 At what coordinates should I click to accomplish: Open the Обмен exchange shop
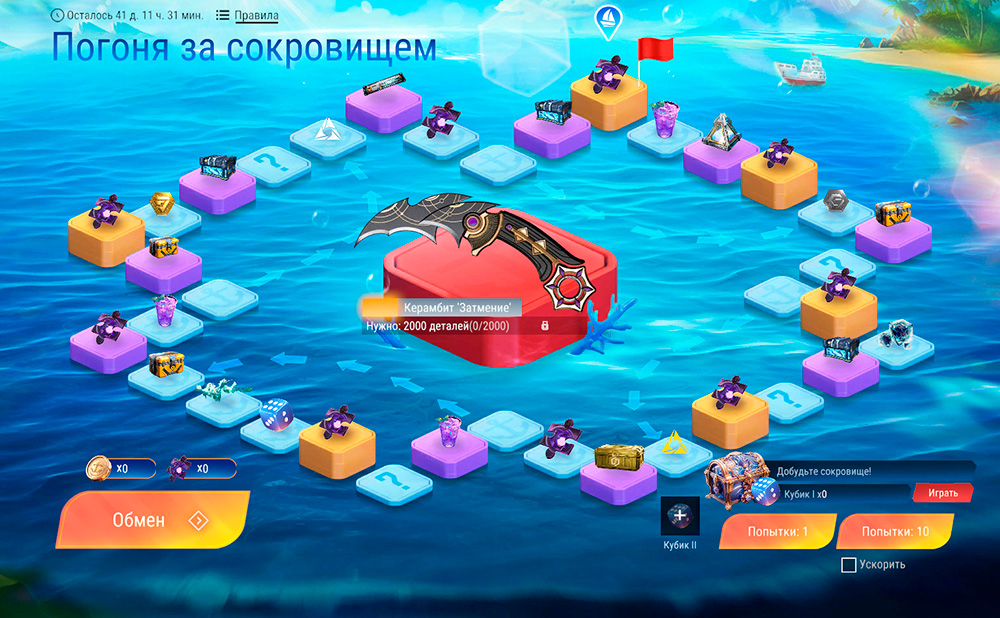pos(152,520)
